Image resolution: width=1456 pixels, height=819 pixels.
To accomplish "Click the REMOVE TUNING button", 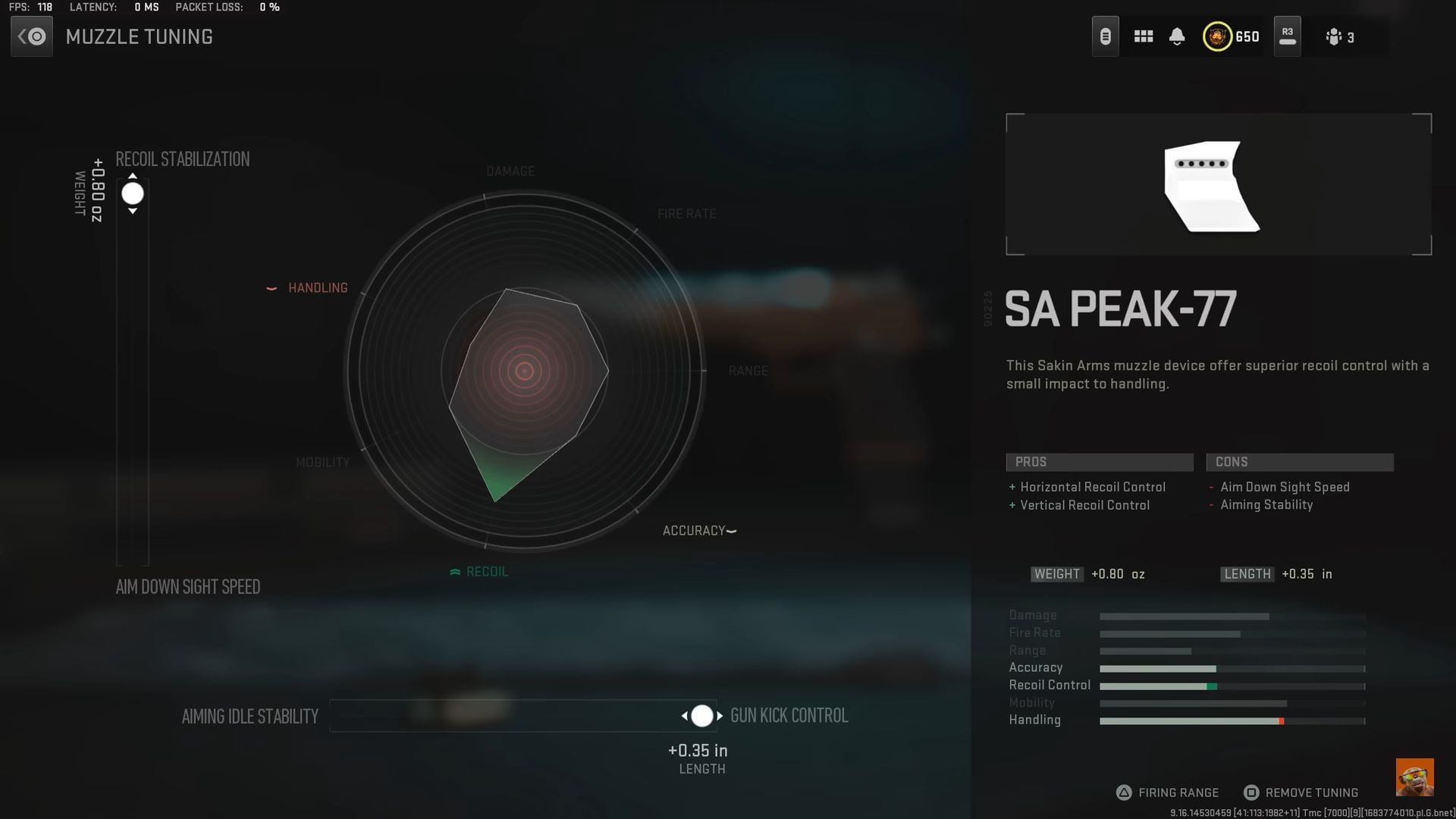I will click(x=1312, y=792).
